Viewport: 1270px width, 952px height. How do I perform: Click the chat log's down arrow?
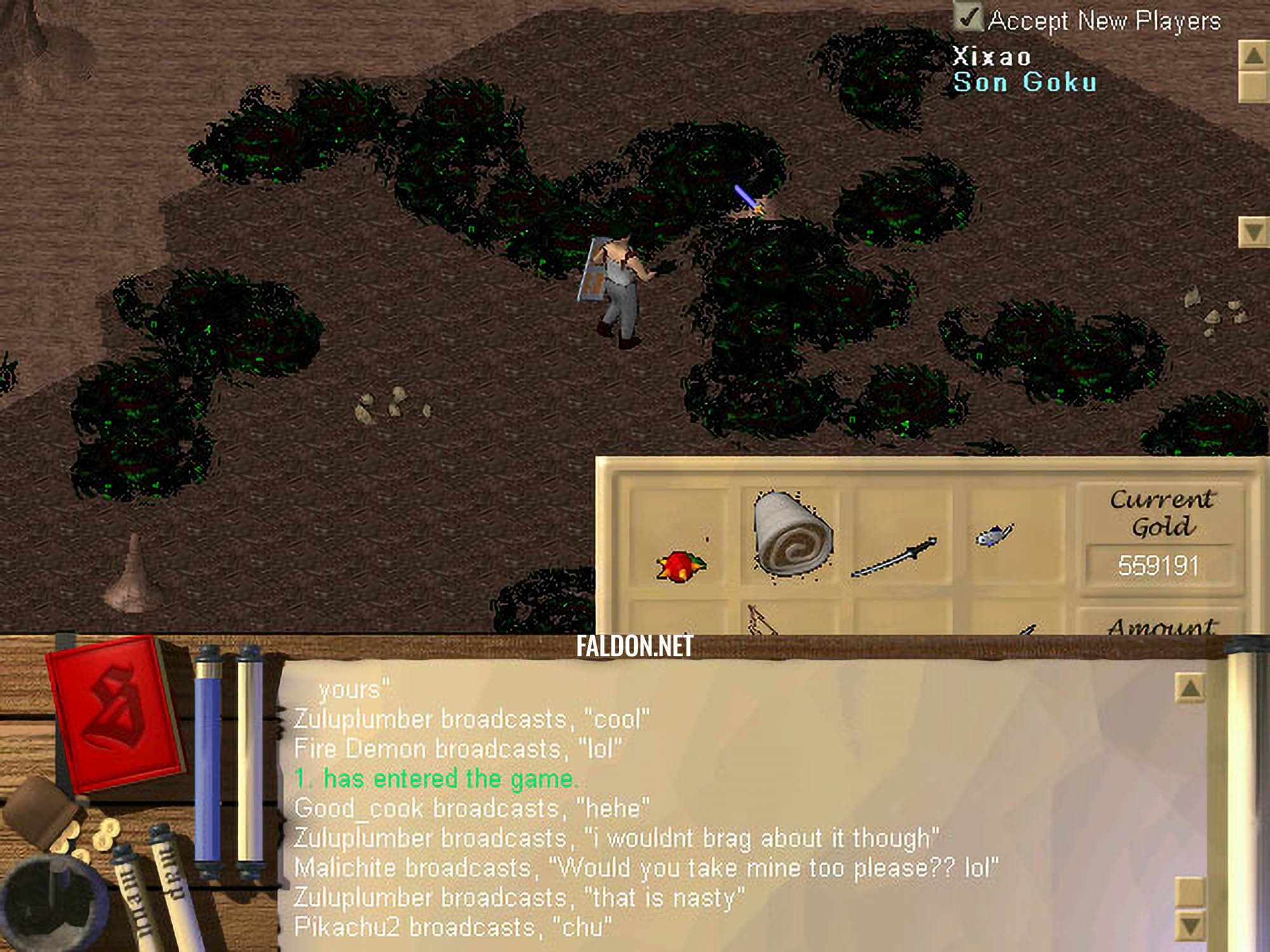click(x=1189, y=925)
